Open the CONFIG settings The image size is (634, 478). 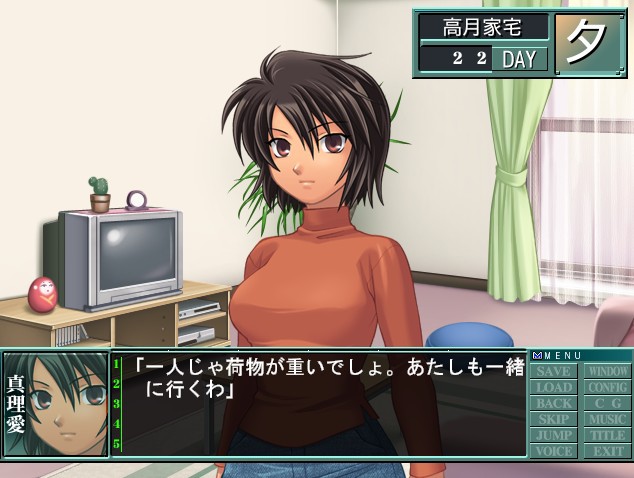point(607,388)
